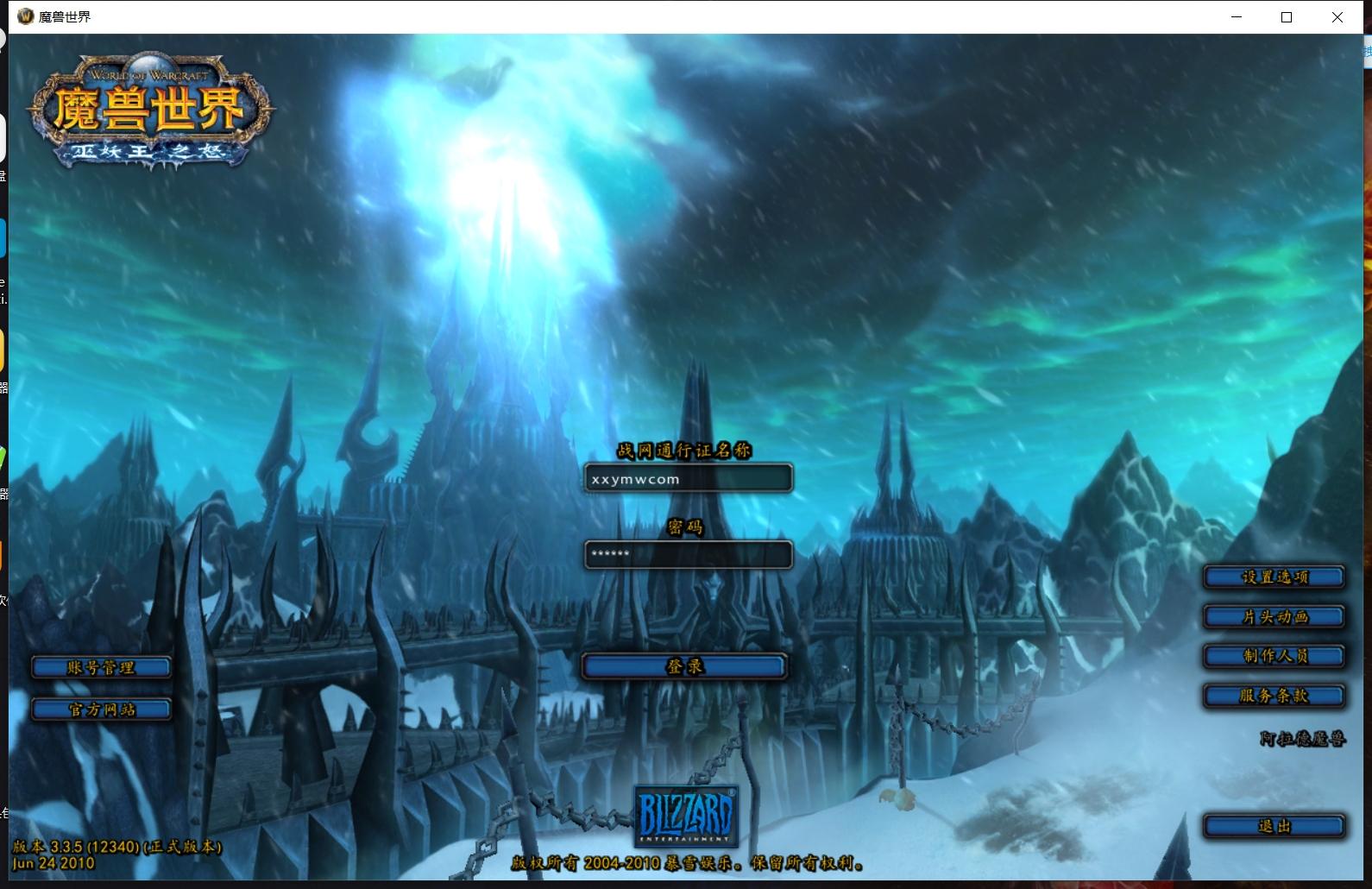Image resolution: width=1372 pixels, height=889 pixels.
Task: Click the 密码 (password) input field
Action: (687, 554)
